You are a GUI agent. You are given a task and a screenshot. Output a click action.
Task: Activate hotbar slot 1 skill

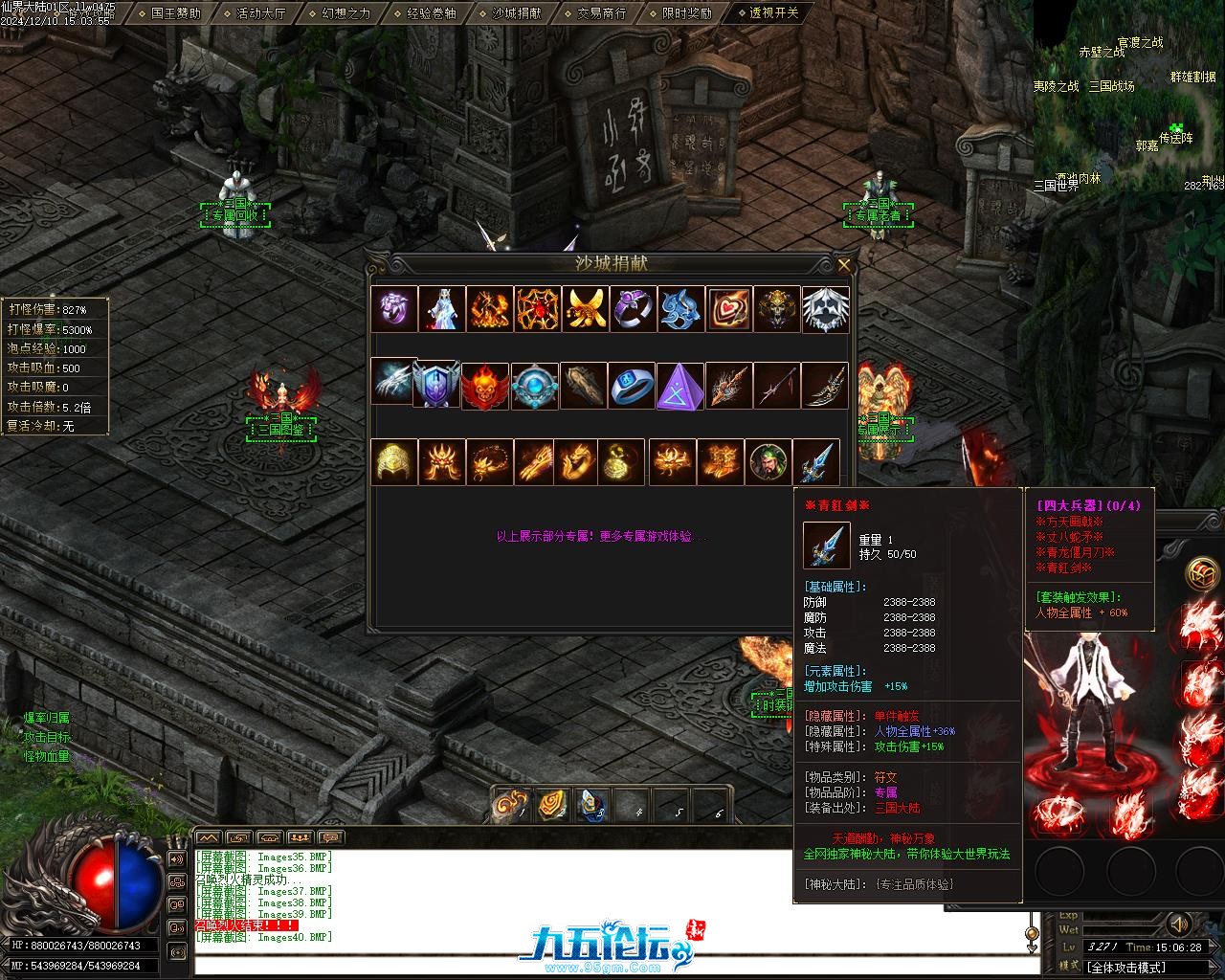point(511,806)
